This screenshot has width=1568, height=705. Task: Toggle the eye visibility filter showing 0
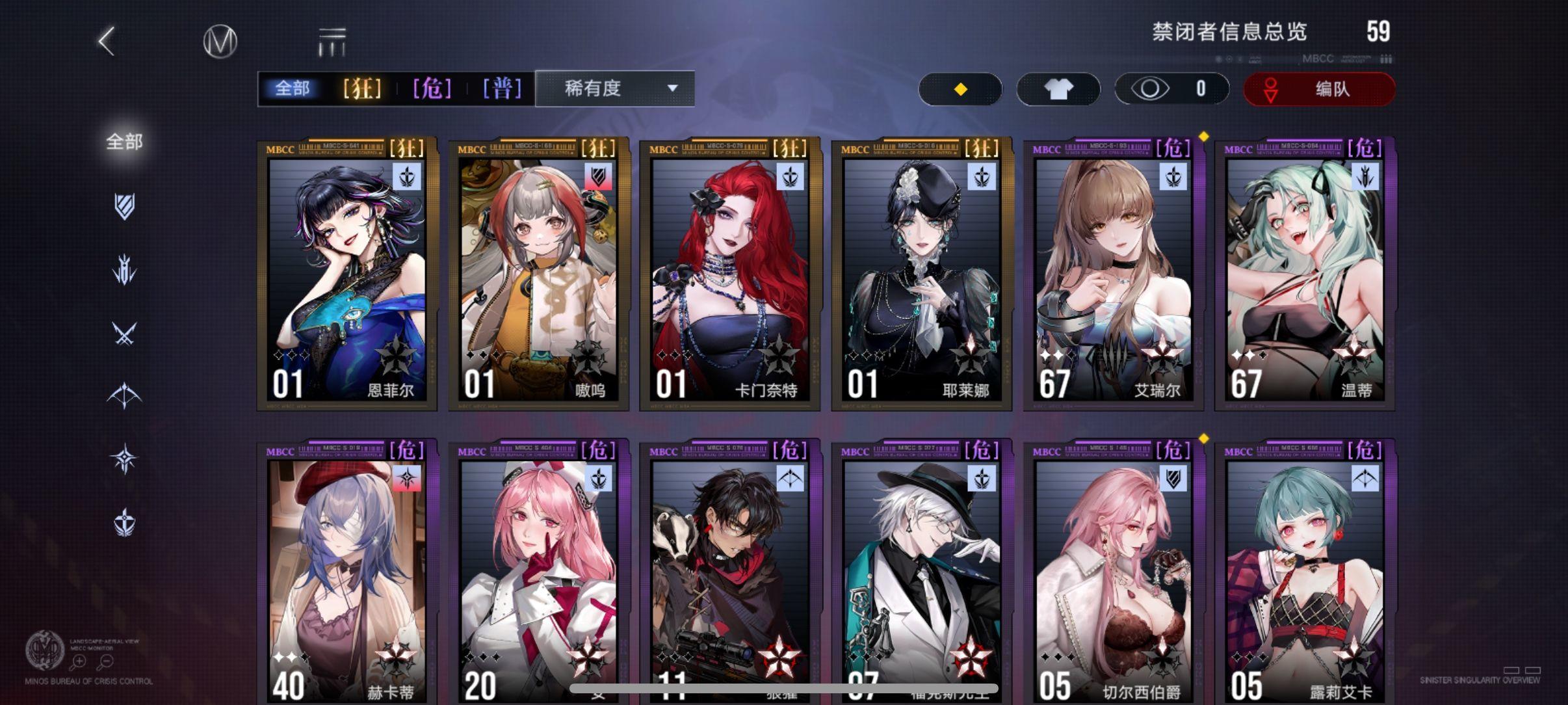click(1170, 88)
